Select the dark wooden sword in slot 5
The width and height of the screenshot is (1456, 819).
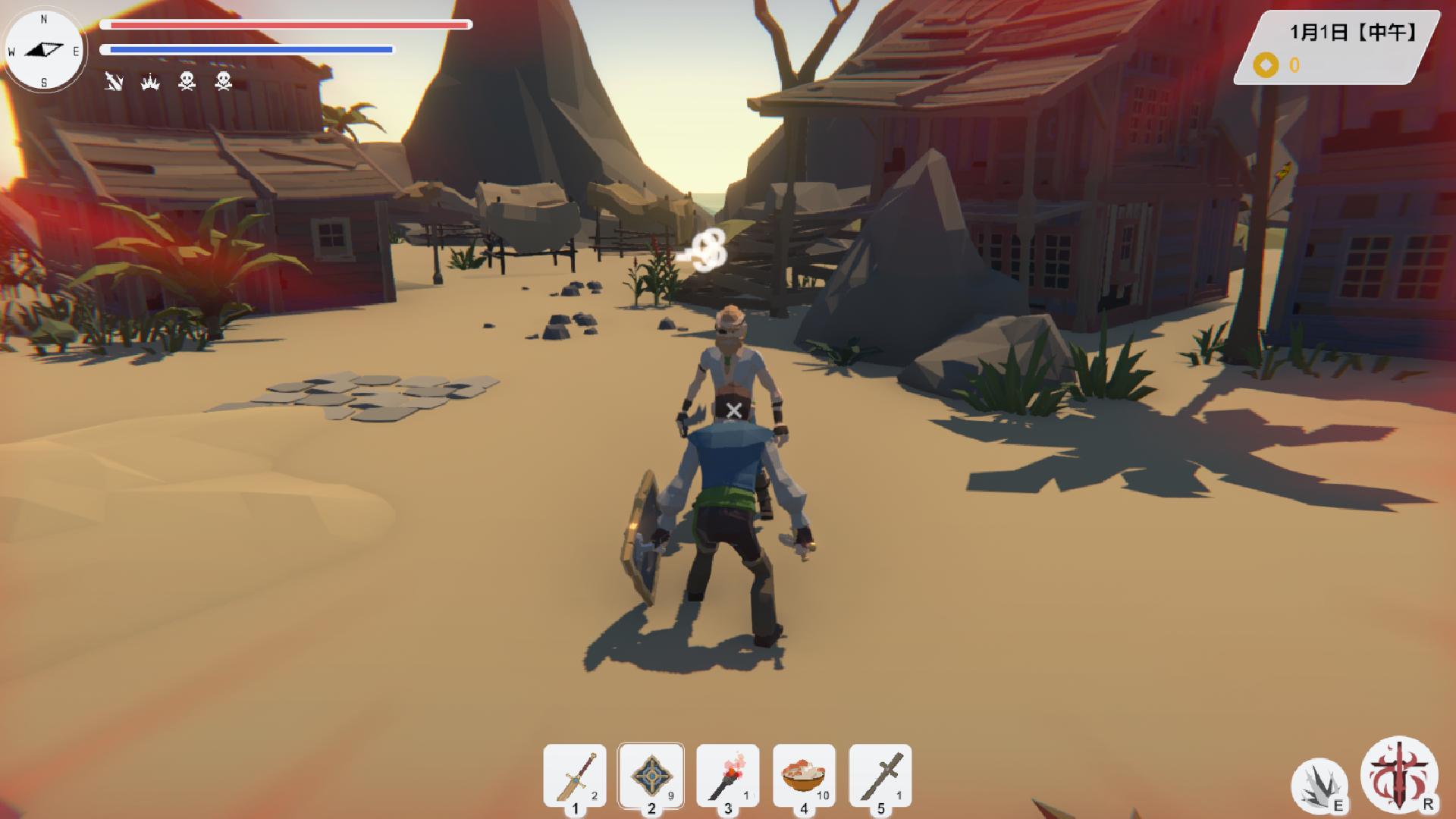[880, 776]
